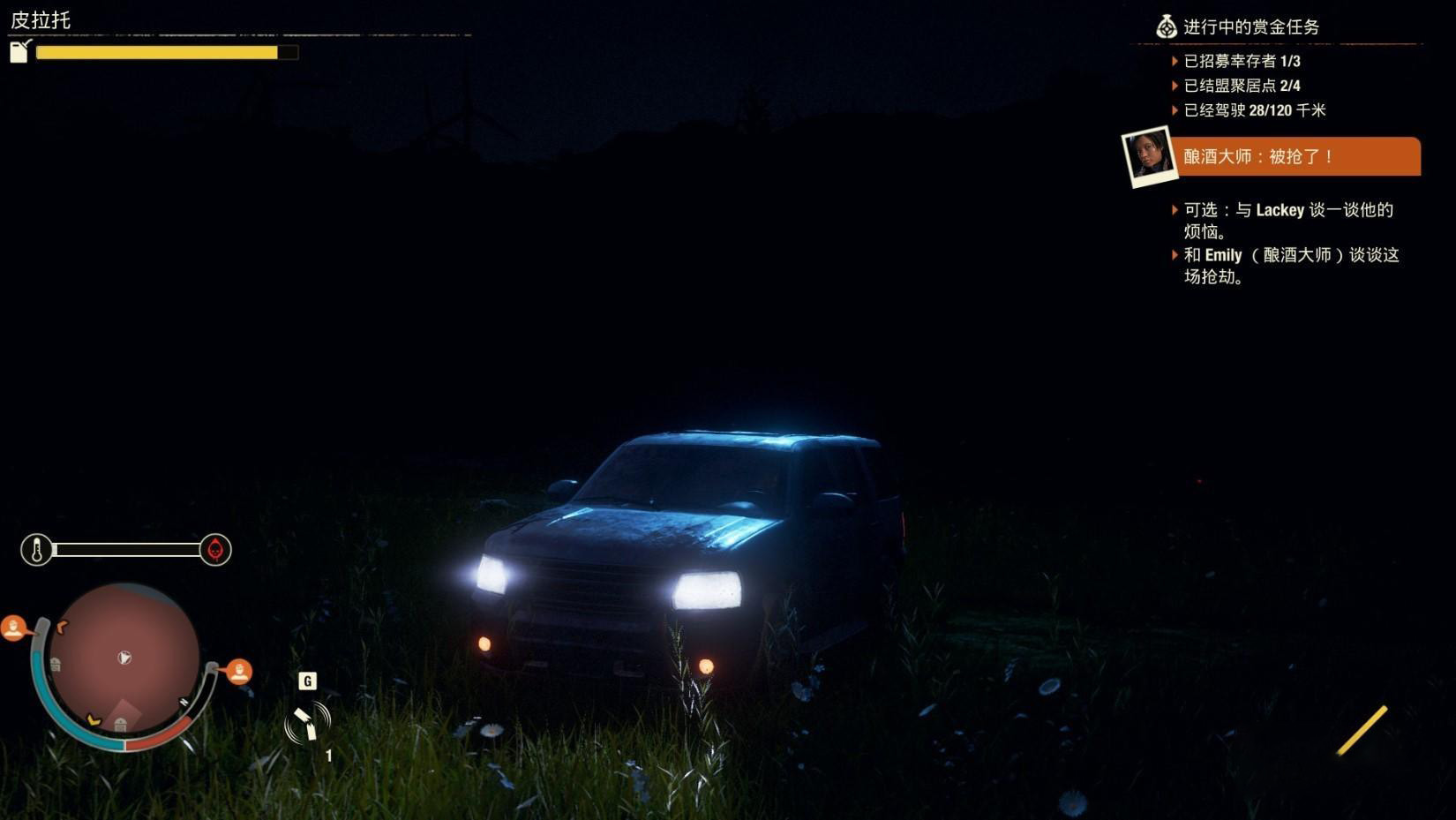Select the orange survivor marker left of minimap

pyautogui.click(x=13, y=628)
